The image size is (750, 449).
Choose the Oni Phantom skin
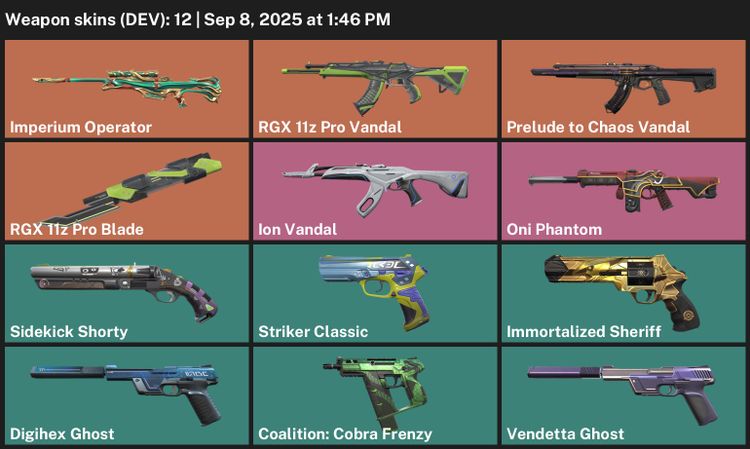coord(623,191)
